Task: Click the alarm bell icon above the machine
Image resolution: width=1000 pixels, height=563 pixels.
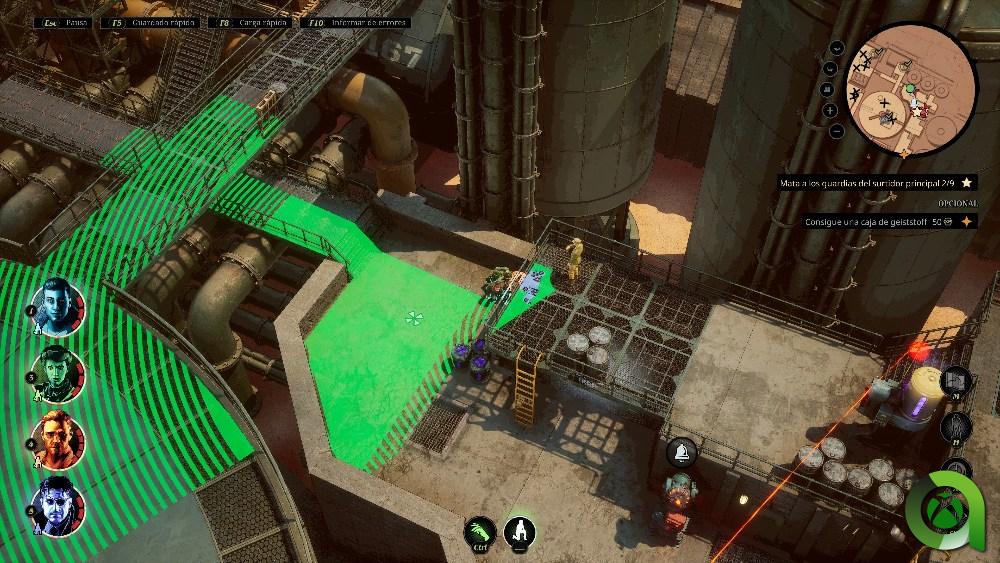Action: [681, 452]
